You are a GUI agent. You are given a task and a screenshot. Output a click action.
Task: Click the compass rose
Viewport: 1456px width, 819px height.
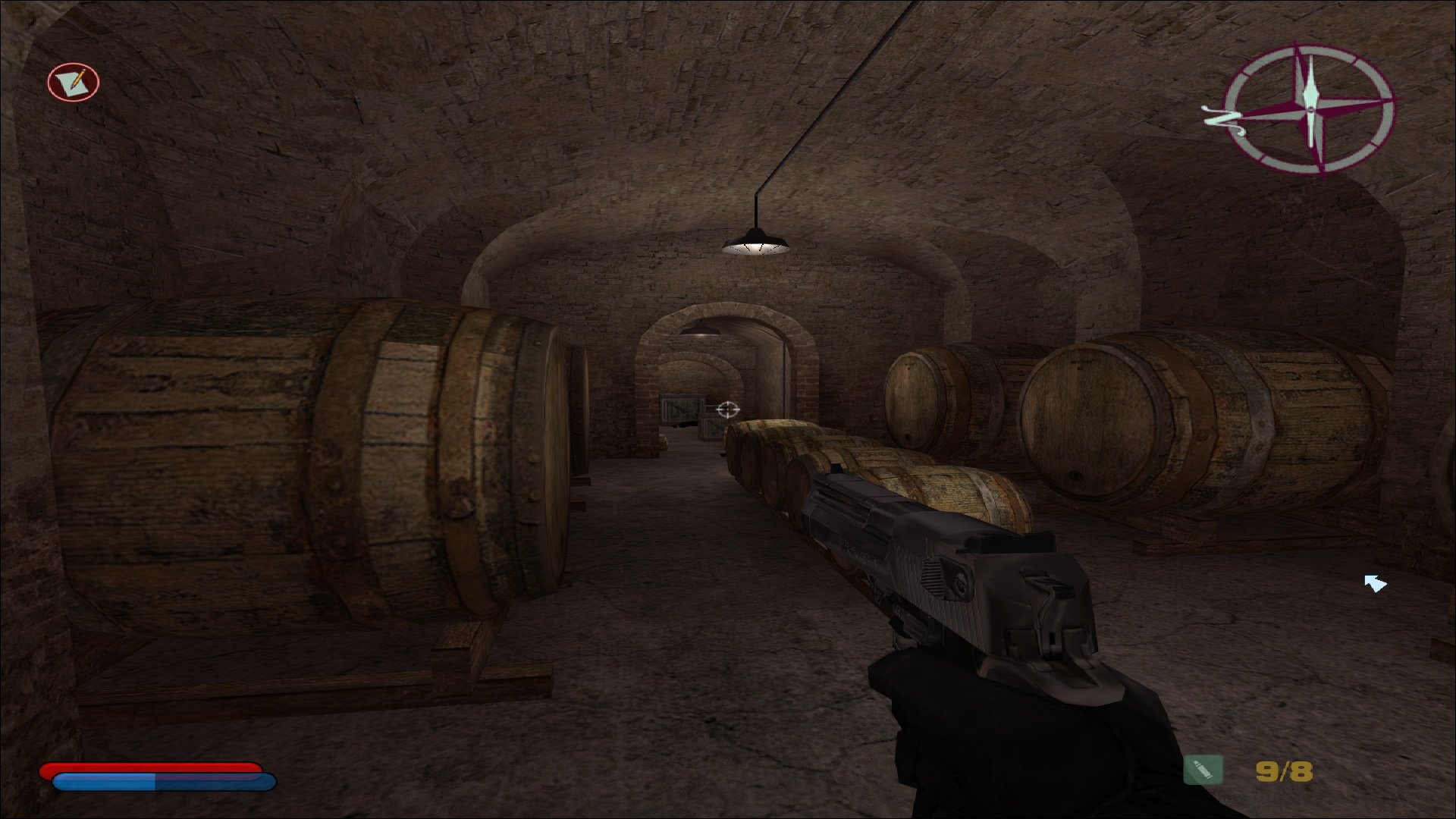tap(1310, 108)
